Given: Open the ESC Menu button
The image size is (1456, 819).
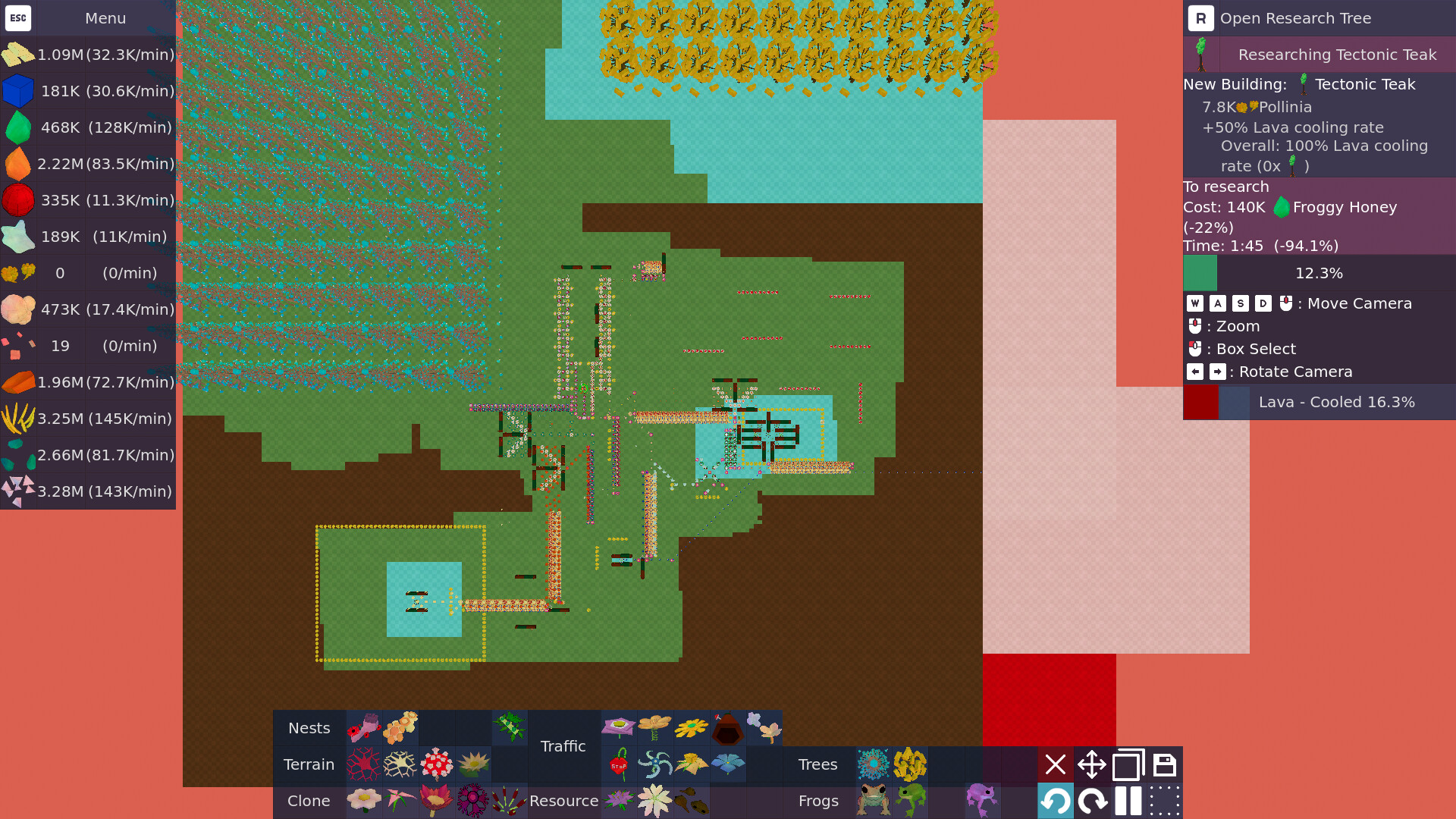Looking at the screenshot, I should 18,18.
